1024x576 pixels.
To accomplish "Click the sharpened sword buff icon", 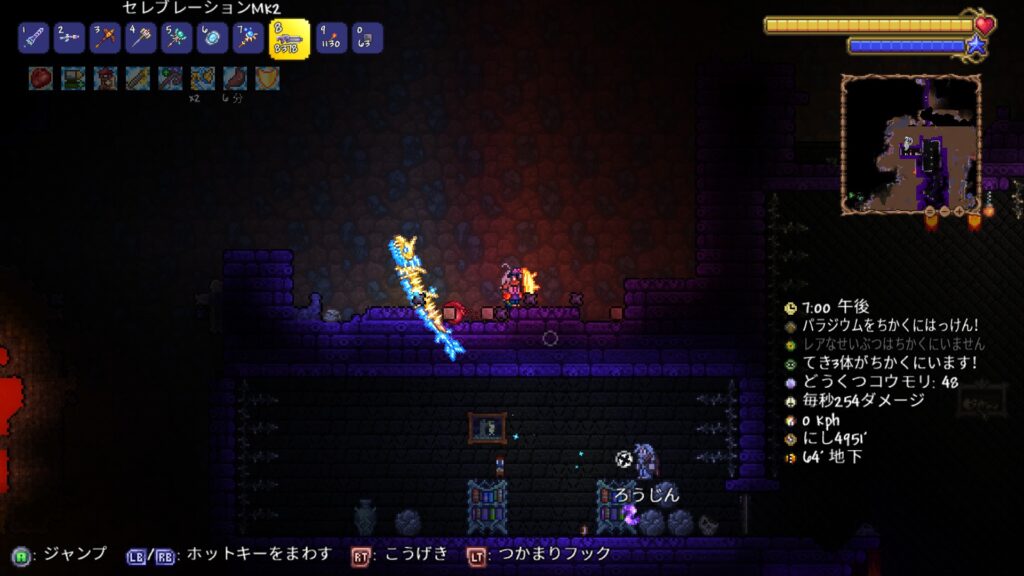I will pyautogui.click(x=138, y=78).
